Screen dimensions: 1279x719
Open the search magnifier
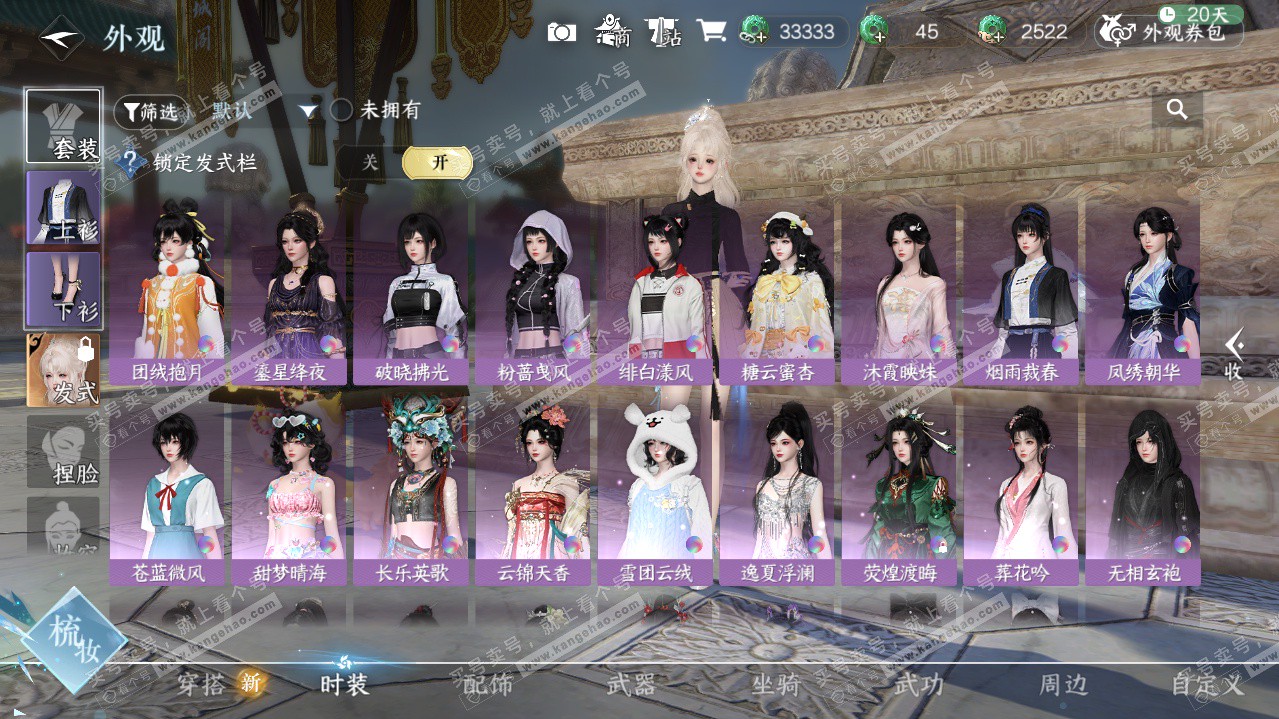coord(1177,110)
